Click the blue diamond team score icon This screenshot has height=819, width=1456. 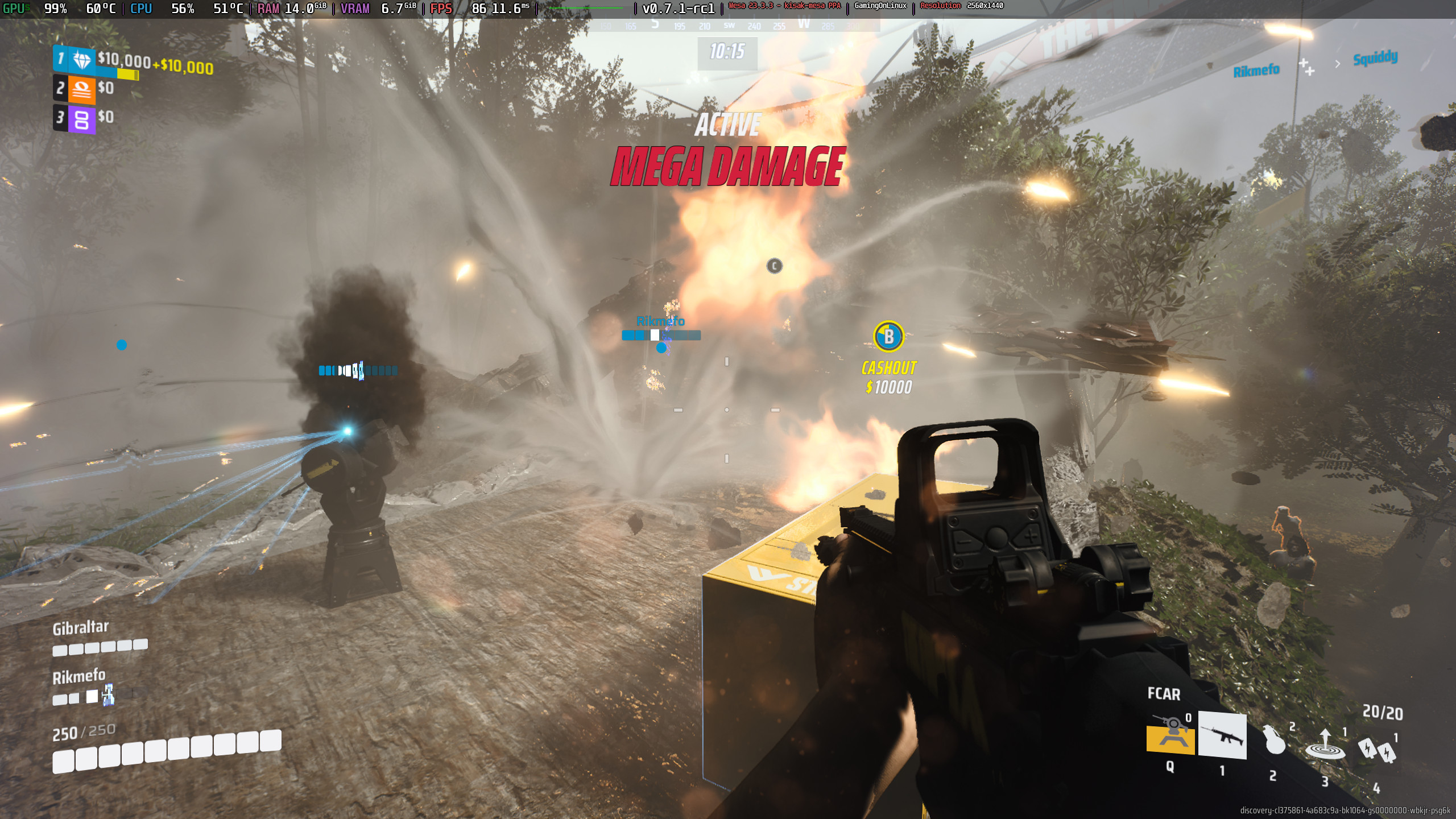(82, 60)
